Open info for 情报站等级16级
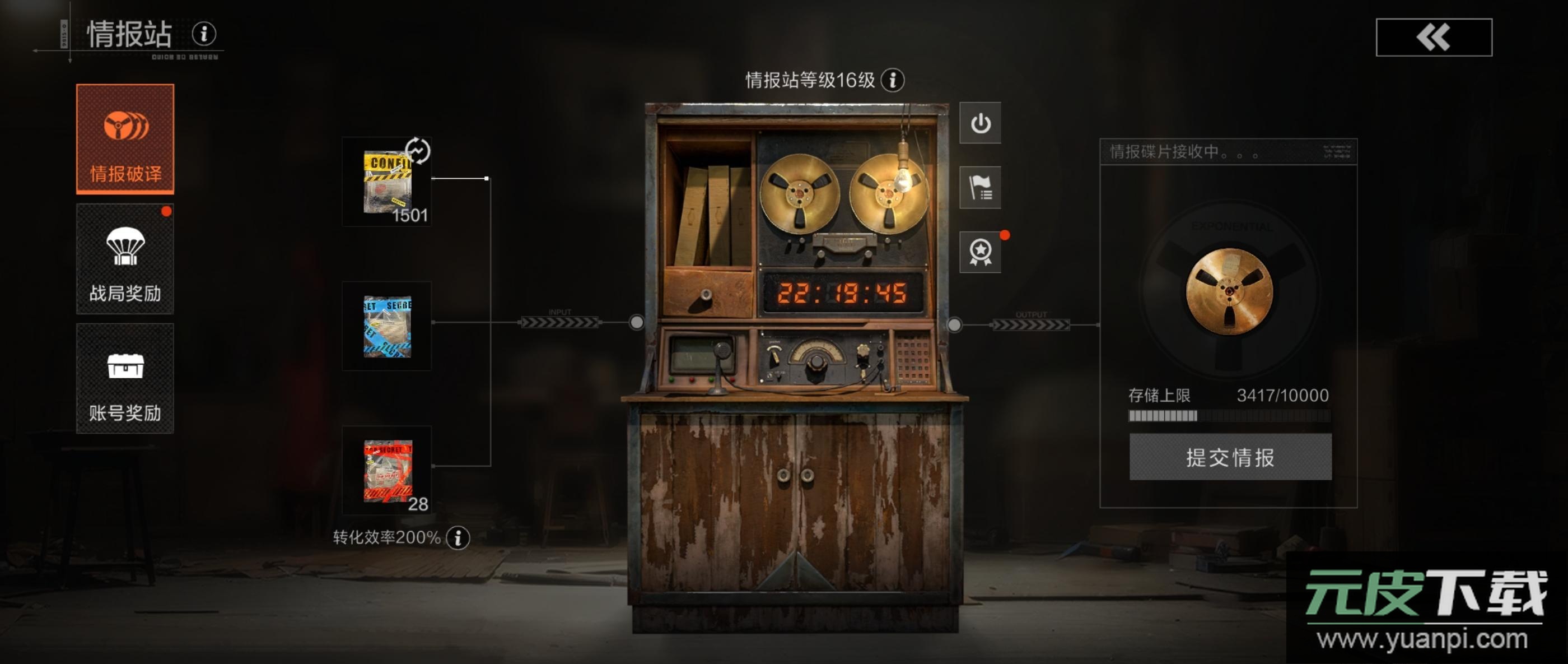1568x664 pixels. tap(892, 80)
